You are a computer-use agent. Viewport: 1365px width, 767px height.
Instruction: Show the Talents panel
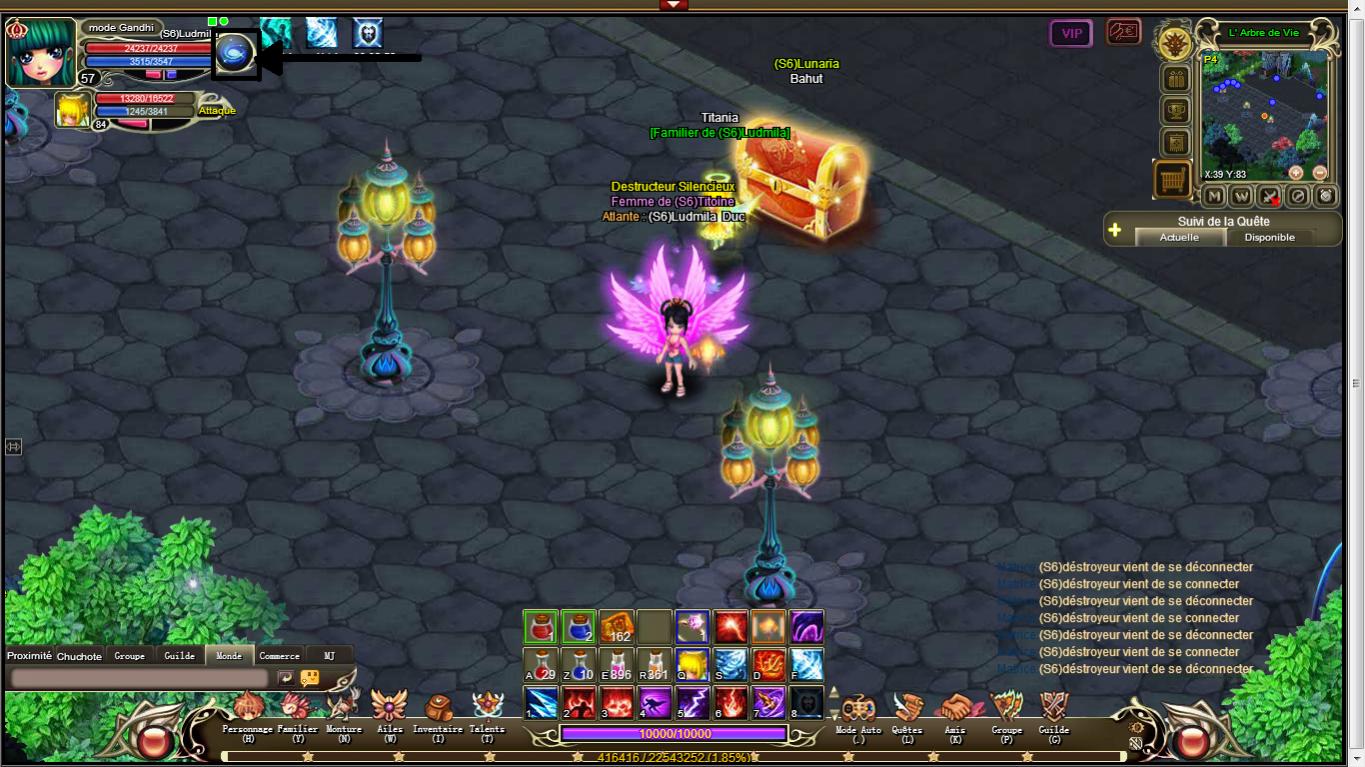tap(487, 710)
